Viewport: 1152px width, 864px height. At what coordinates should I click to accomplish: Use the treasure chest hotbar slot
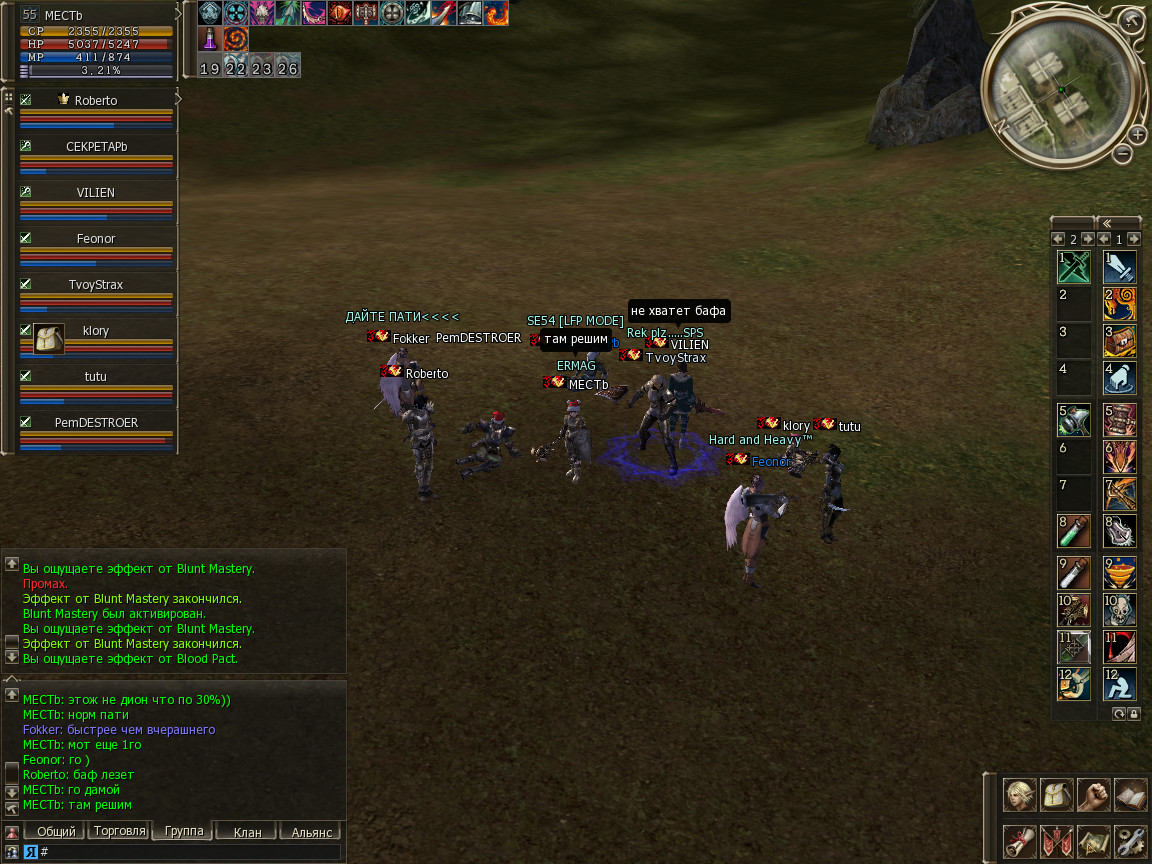(1119, 341)
